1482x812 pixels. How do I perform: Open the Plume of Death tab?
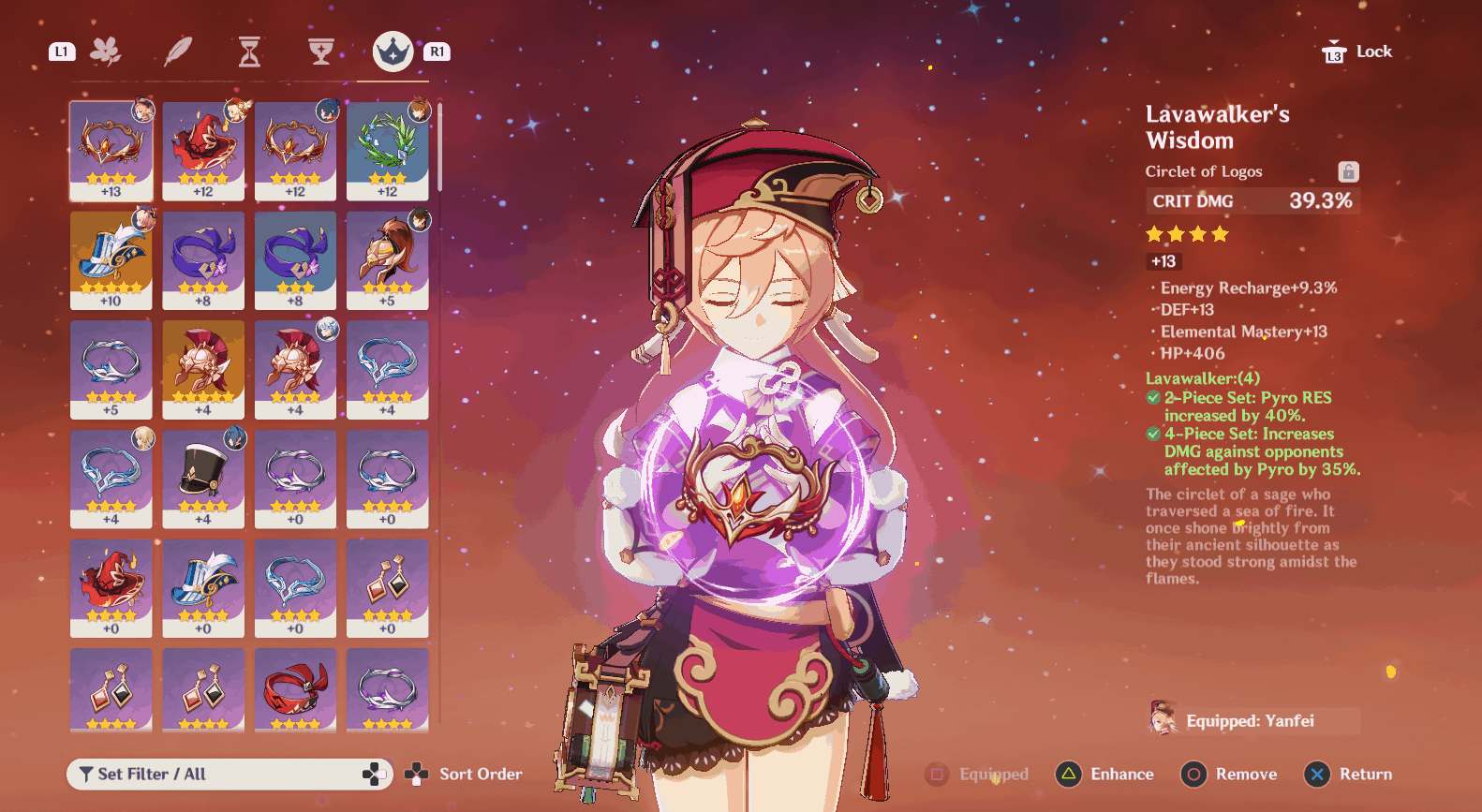point(178,52)
